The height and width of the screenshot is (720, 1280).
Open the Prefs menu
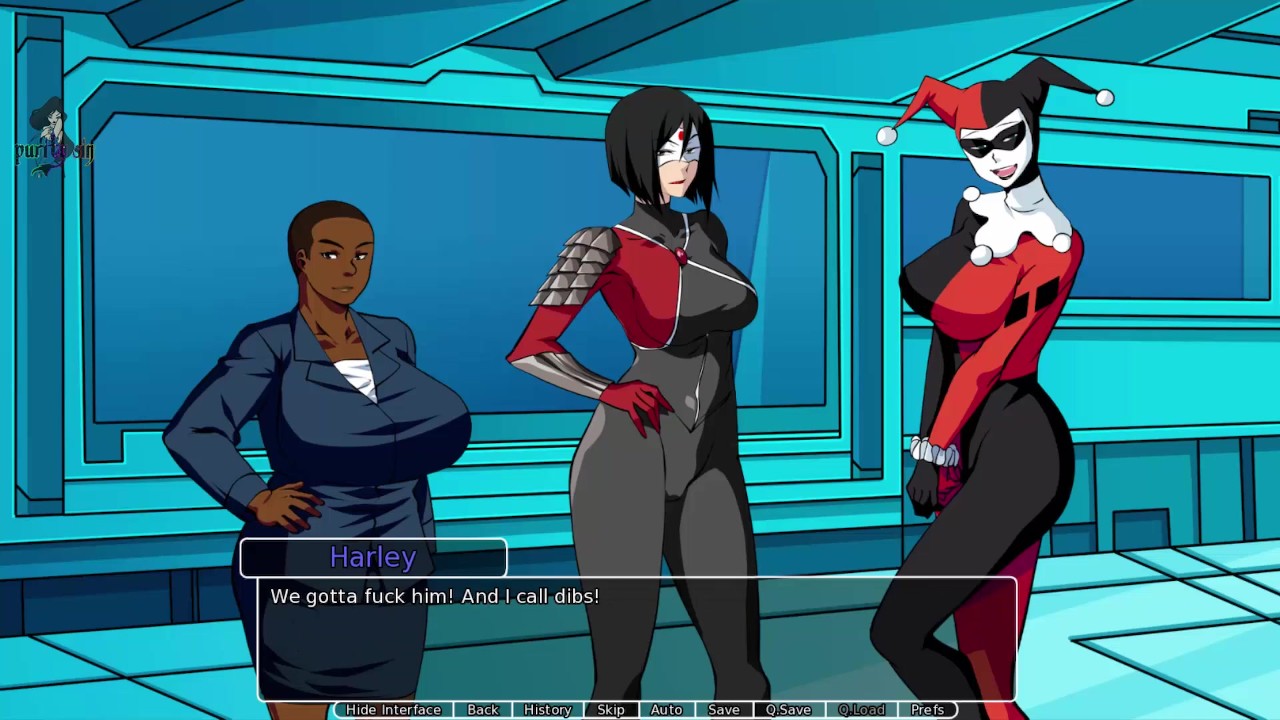(927, 709)
